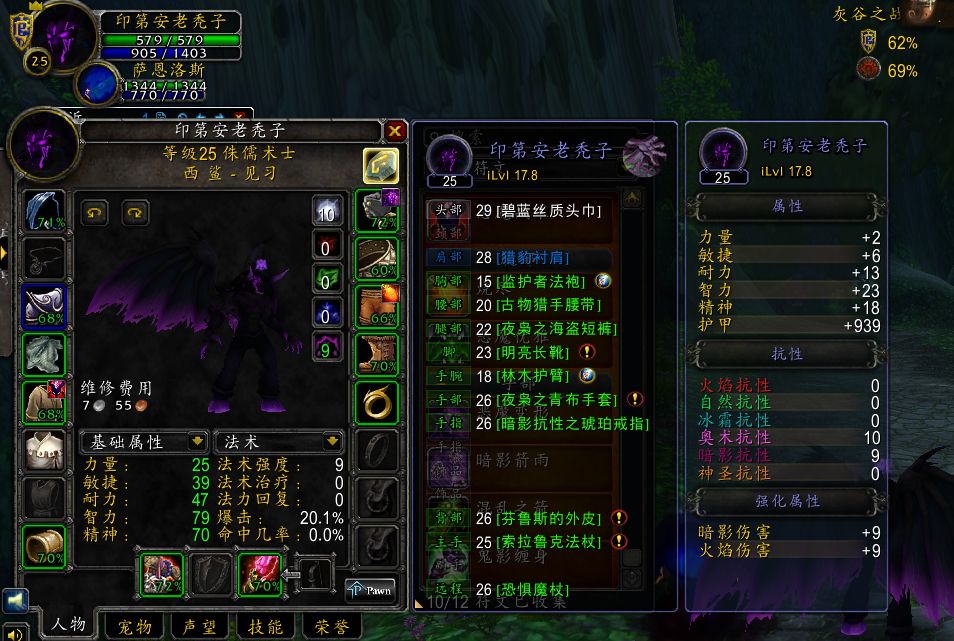954x641 pixels.
Task: Rotate the character model left
Action: tap(95, 212)
